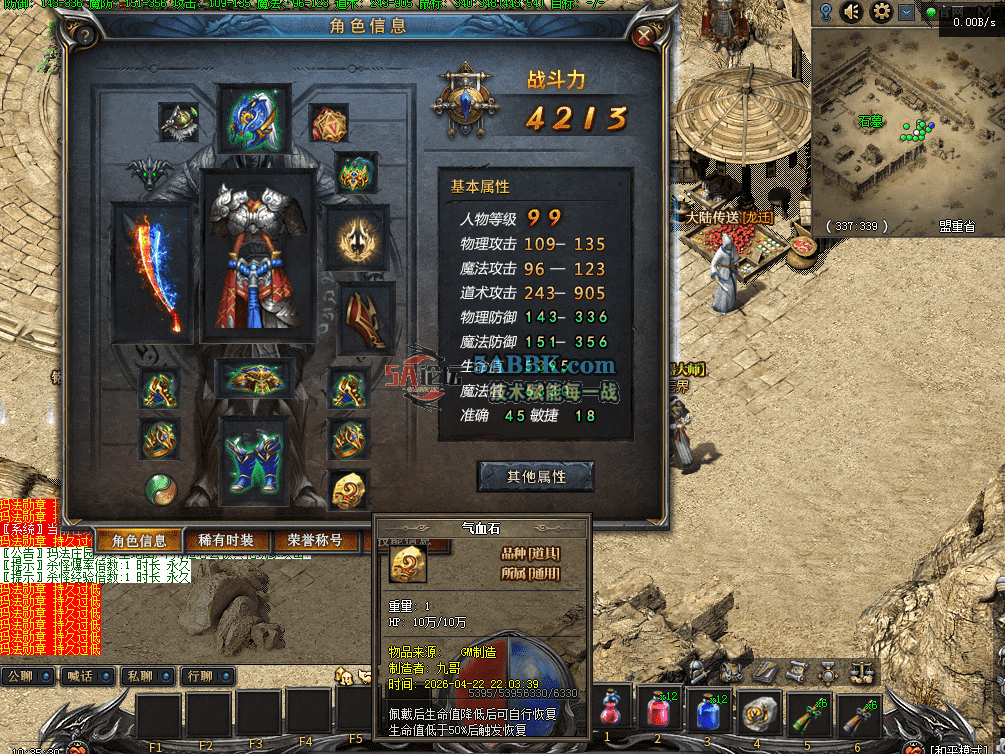Open settings with the gear icon
The image size is (1005, 754).
pos(881,12)
